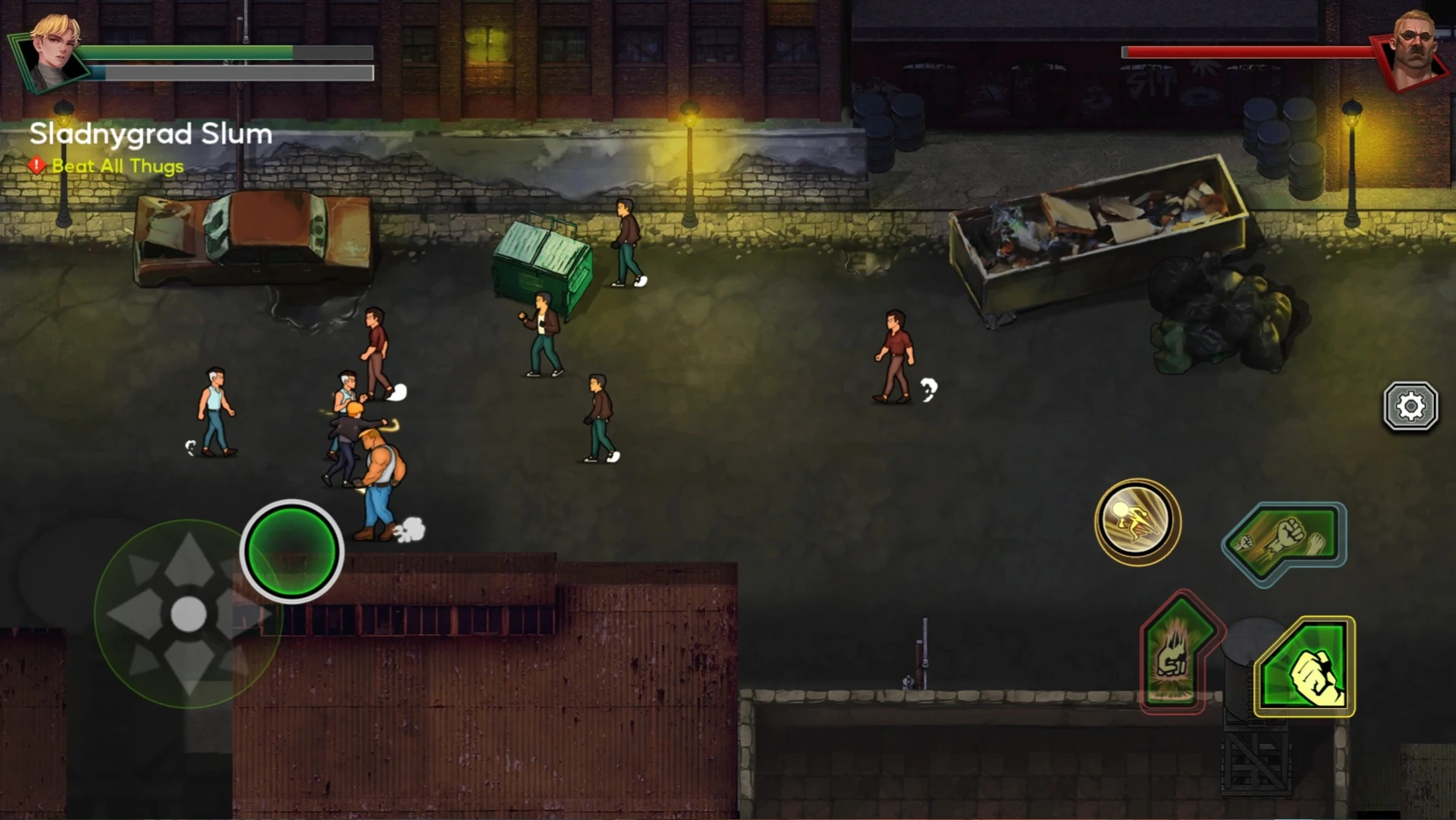
Task: Activate the yellow dash skill button
Action: point(1137,522)
